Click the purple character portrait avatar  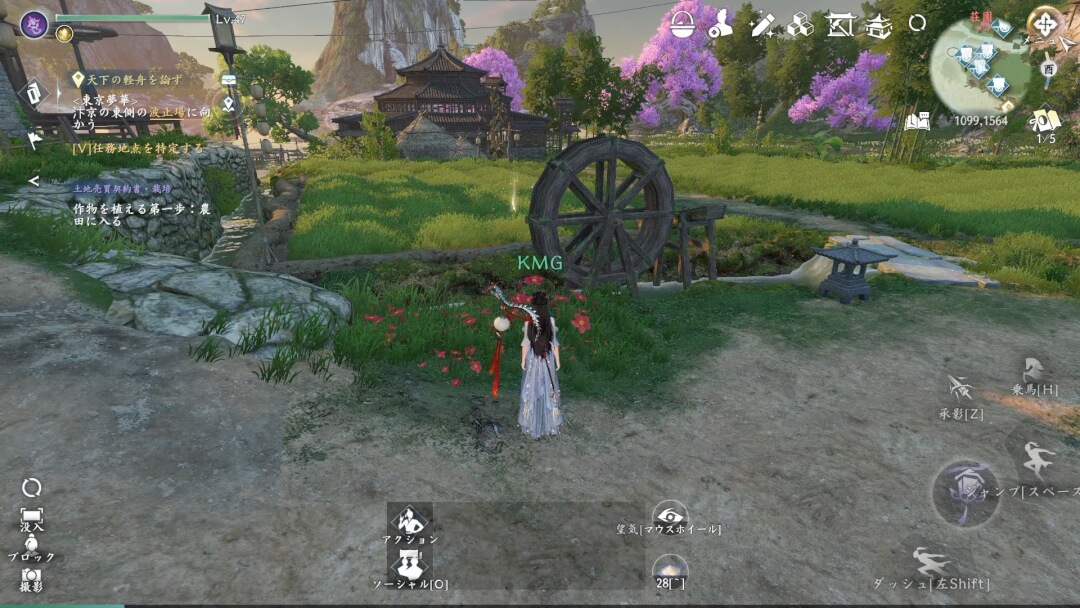(34, 23)
